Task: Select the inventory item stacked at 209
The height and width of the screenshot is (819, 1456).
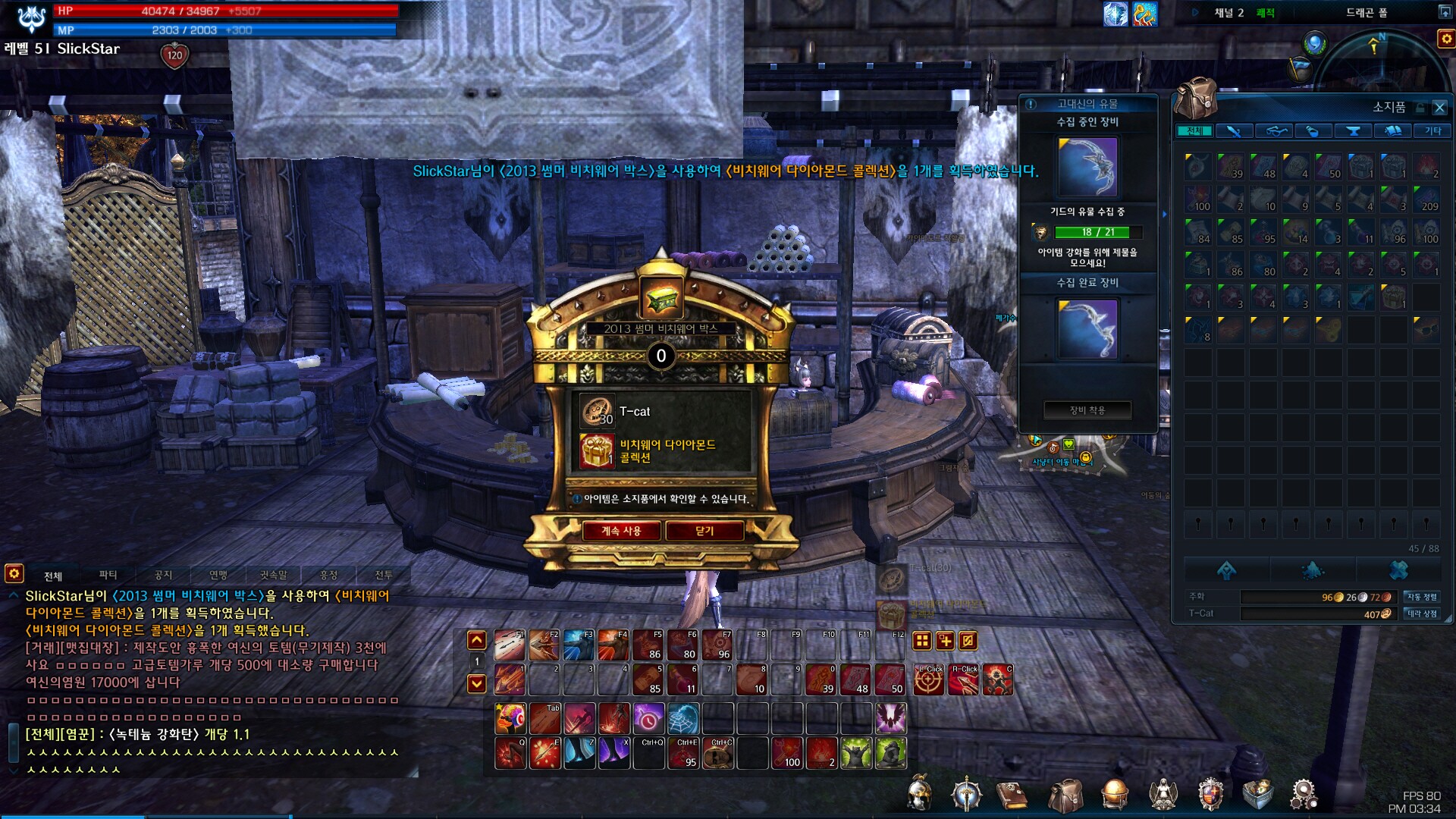Action: (1426, 198)
